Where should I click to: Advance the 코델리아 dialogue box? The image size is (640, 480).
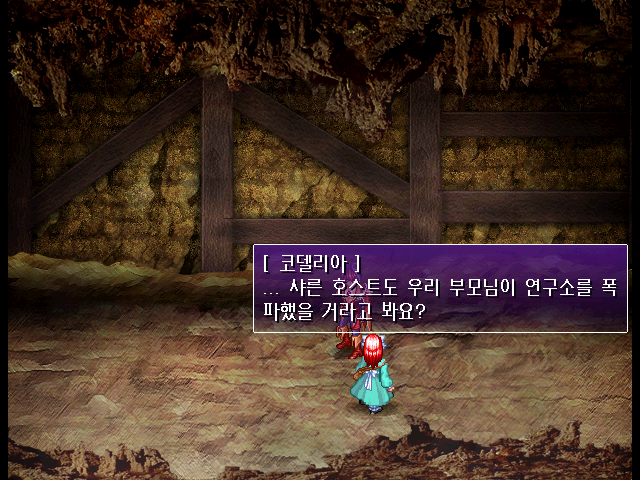tap(440, 288)
